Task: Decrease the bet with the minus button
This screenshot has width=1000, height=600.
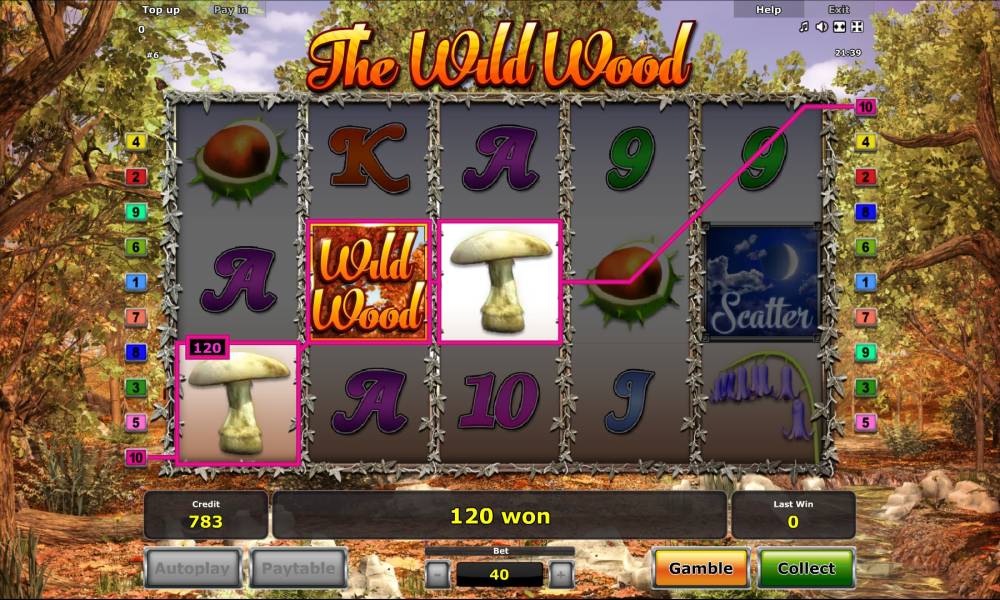Action: point(436,574)
